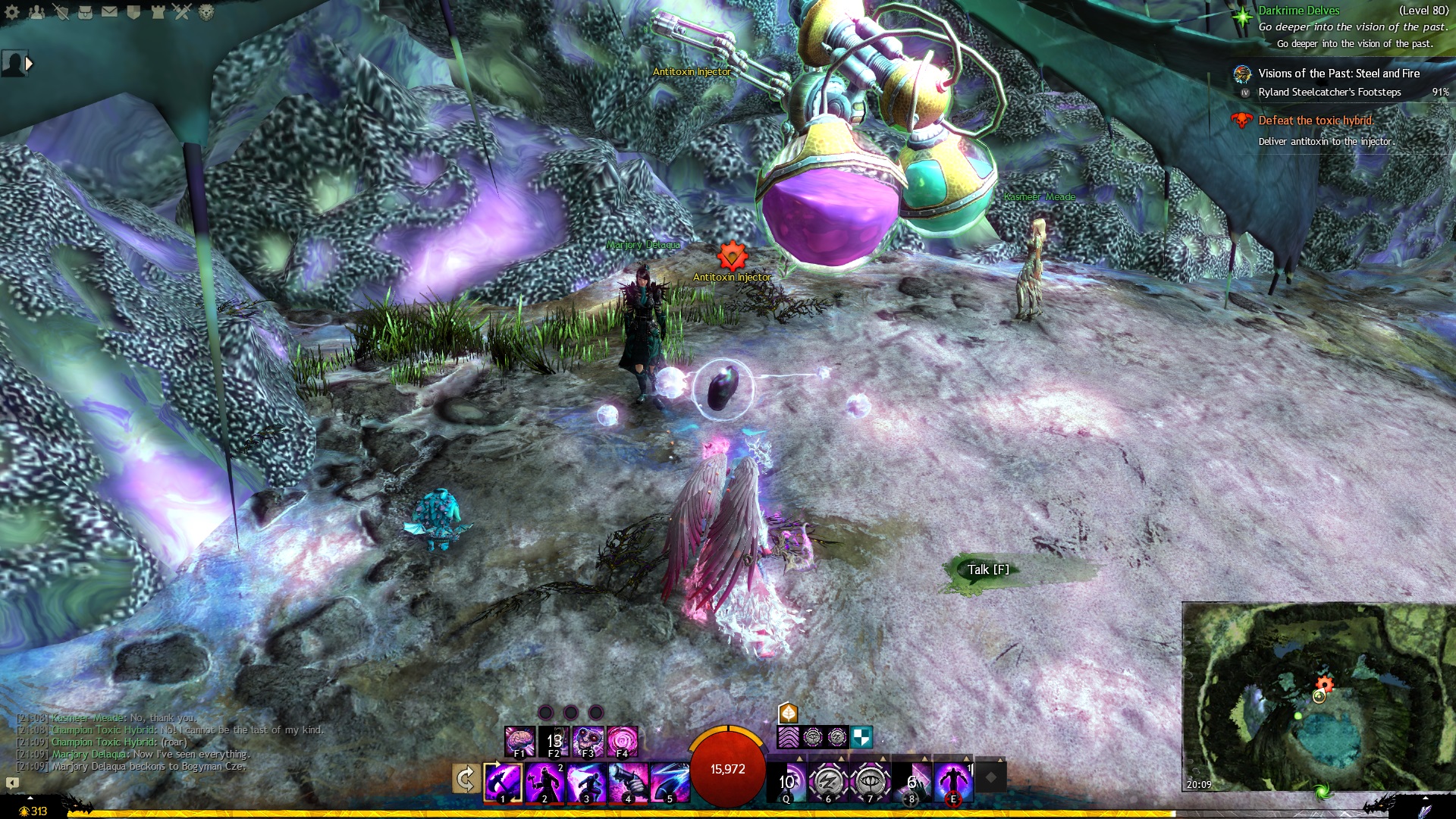The height and width of the screenshot is (819, 1456).
Task: Open the inventory bag icon
Action: (x=85, y=12)
